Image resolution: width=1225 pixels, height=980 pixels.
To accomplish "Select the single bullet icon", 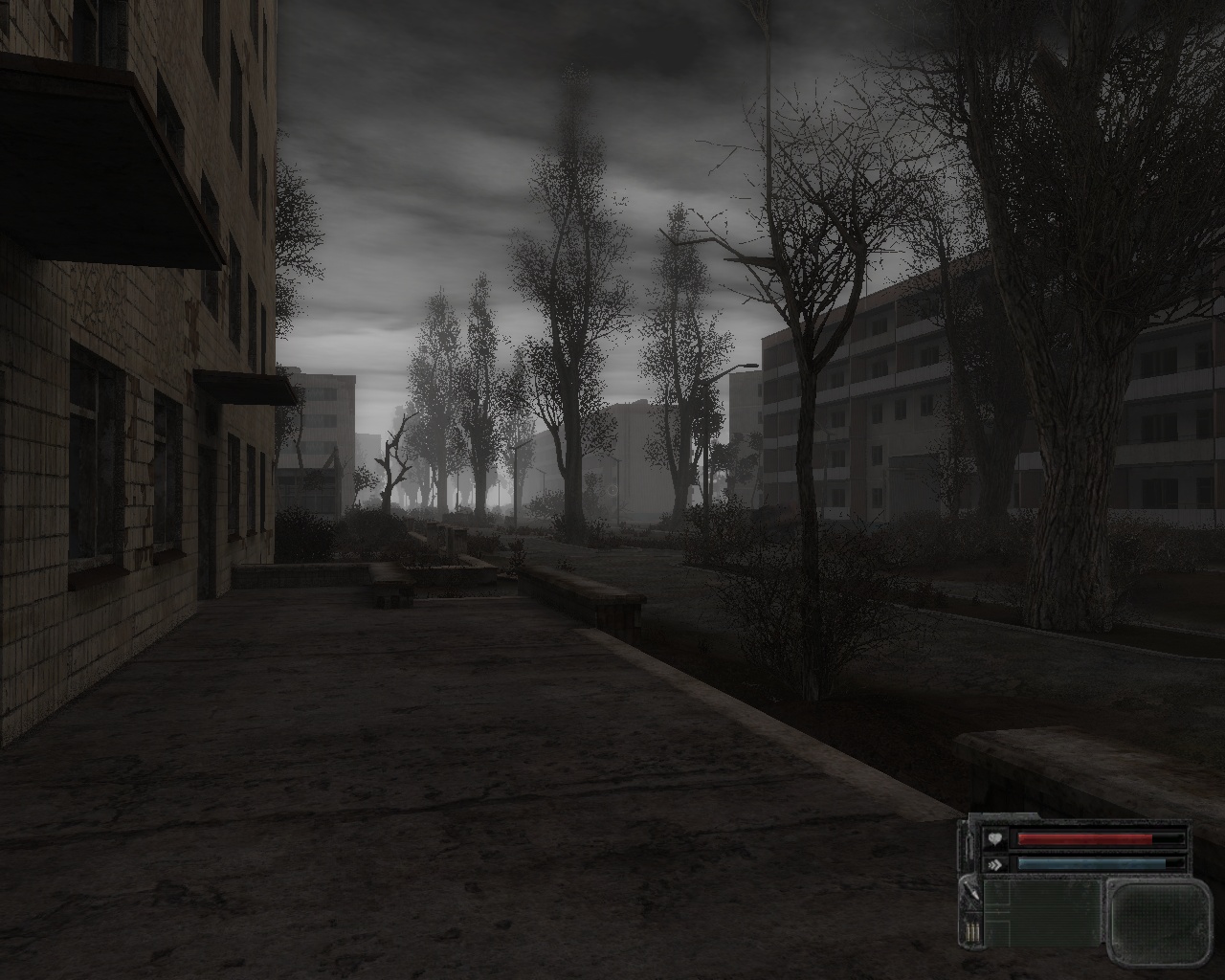I will 971,893.
